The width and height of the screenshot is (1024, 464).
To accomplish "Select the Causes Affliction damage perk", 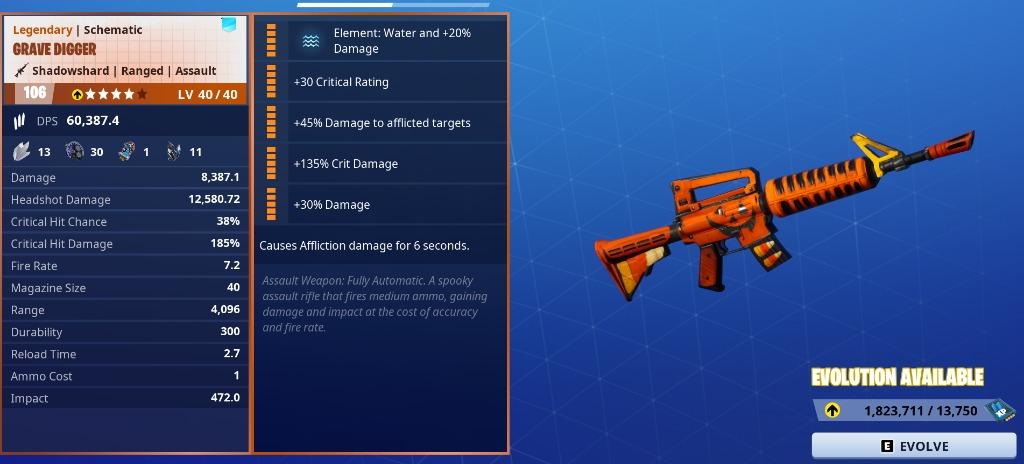I will 364,245.
